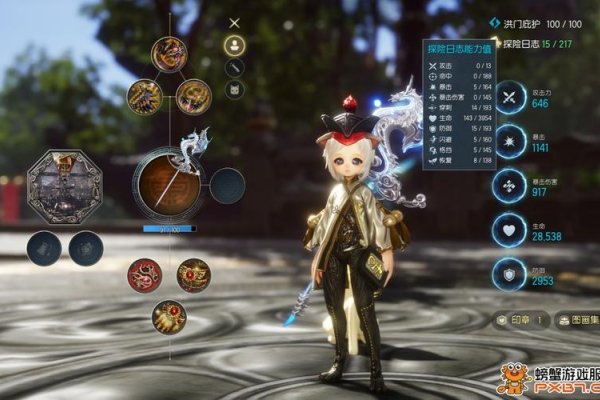Select the octagonal bagua equipment slot
The image size is (600, 400).
point(64,185)
